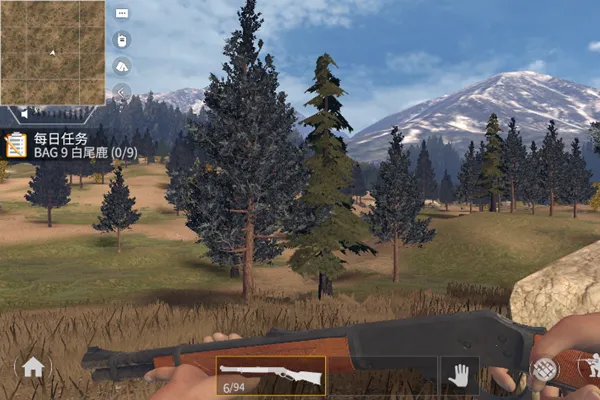Select the rifle weapon slot
Screen dimensions: 600x400
pyautogui.click(x=270, y=377)
